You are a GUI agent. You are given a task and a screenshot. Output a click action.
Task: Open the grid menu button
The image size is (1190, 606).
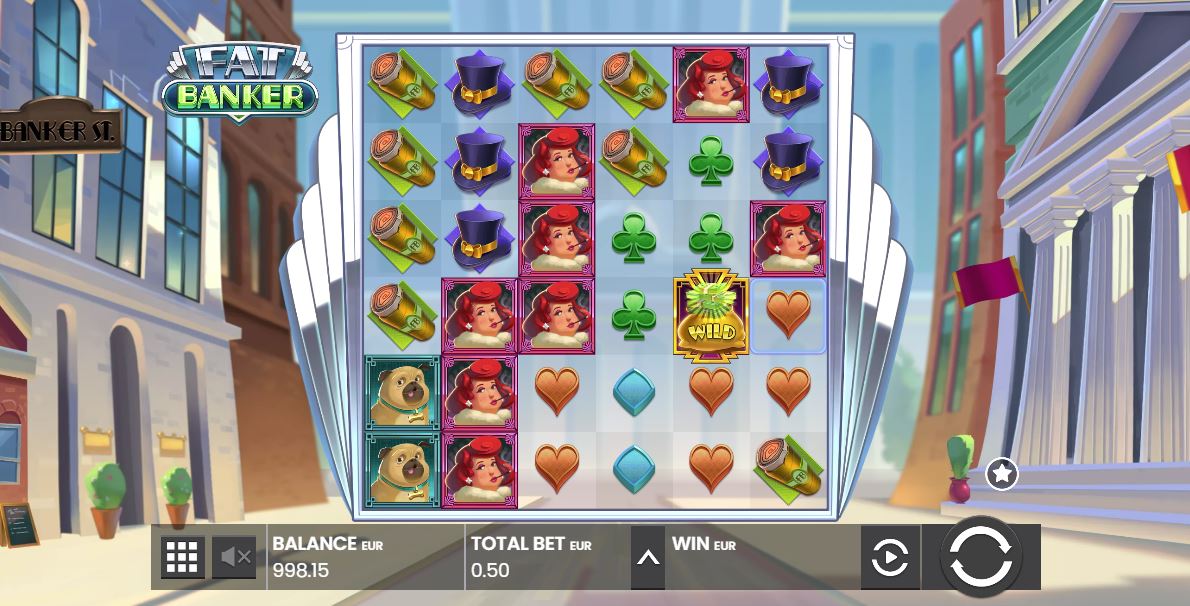click(x=183, y=557)
